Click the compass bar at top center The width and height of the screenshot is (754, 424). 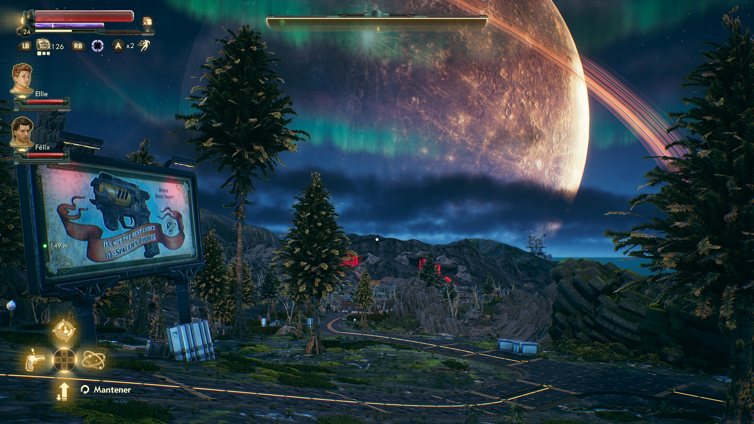pos(376,20)
